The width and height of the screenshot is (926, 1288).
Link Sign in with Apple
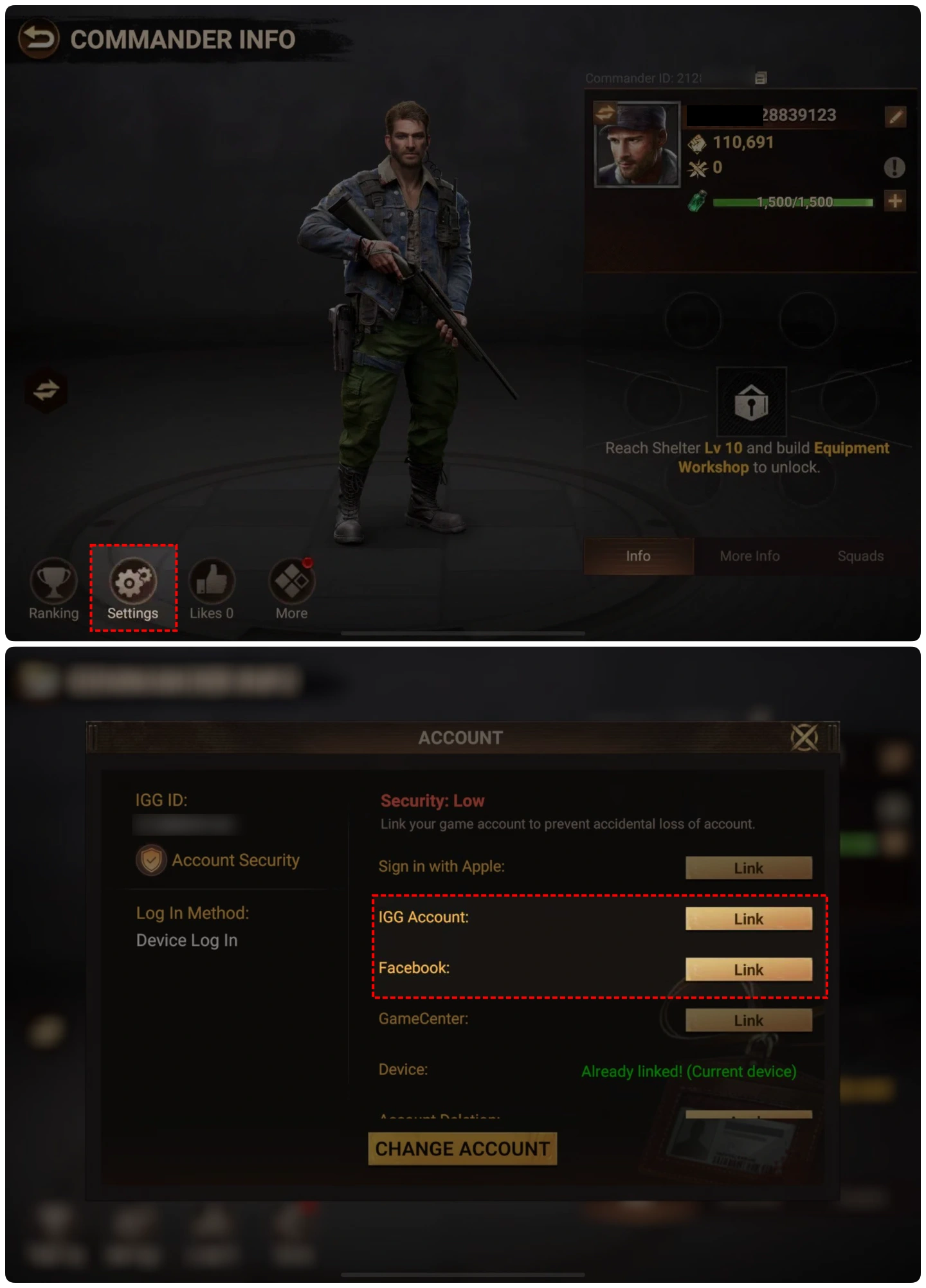(x=749, y=868)
